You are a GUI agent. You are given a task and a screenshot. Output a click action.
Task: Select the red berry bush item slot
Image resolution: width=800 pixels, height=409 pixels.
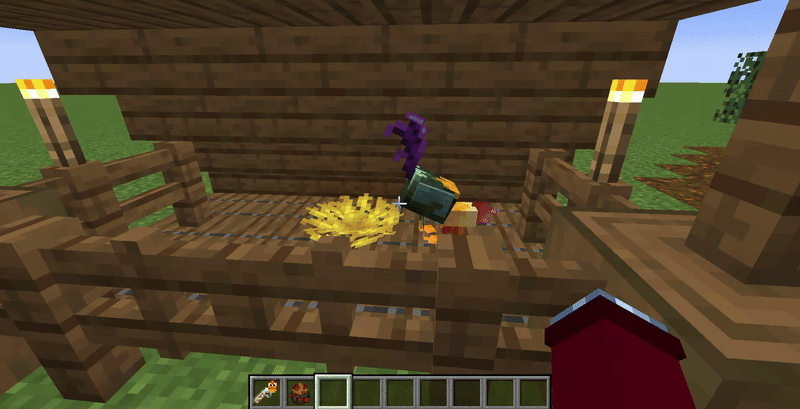pyautogui.click(x=299, y=391)
